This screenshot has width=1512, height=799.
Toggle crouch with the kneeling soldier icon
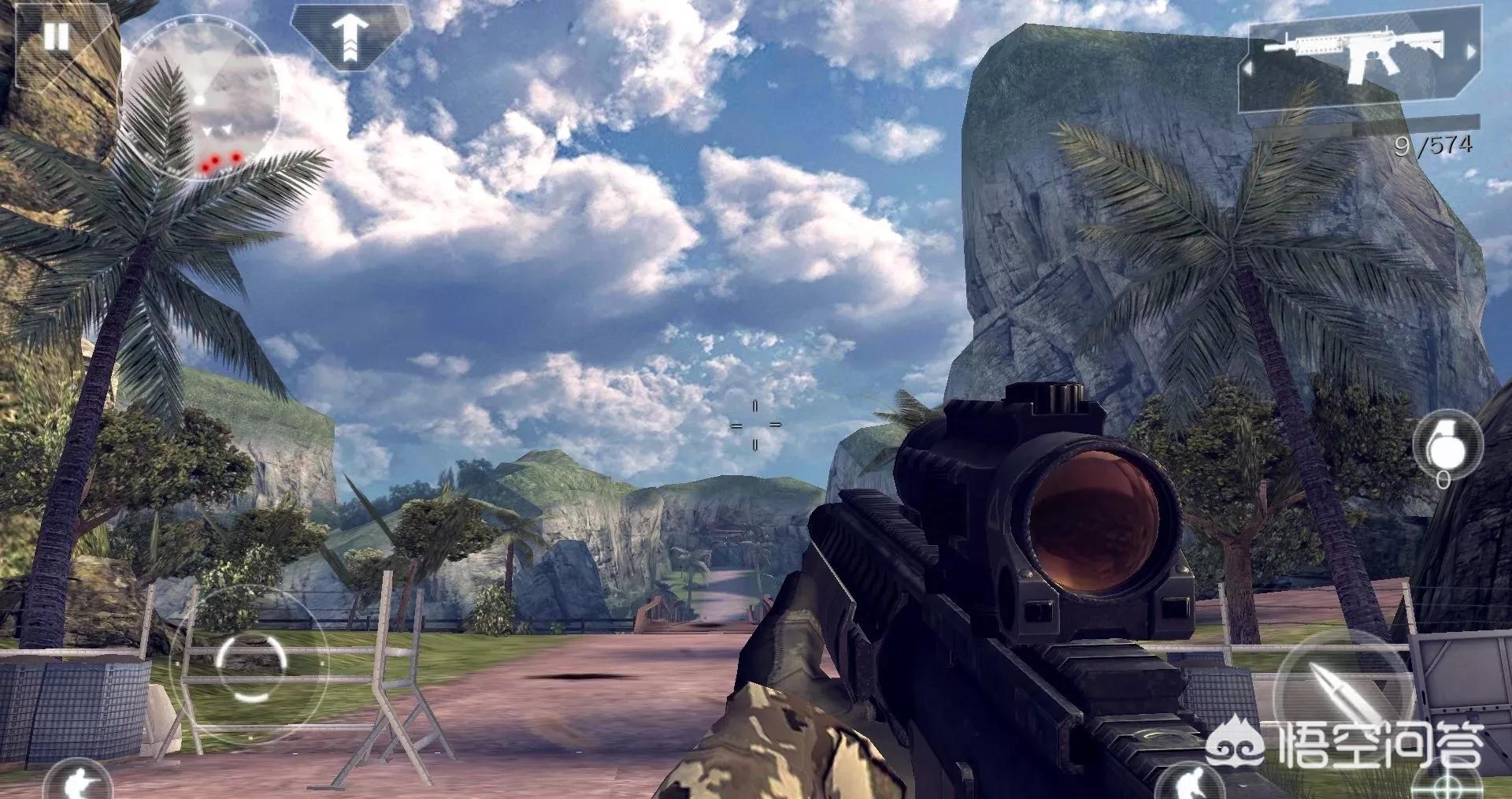(1191, 782)
